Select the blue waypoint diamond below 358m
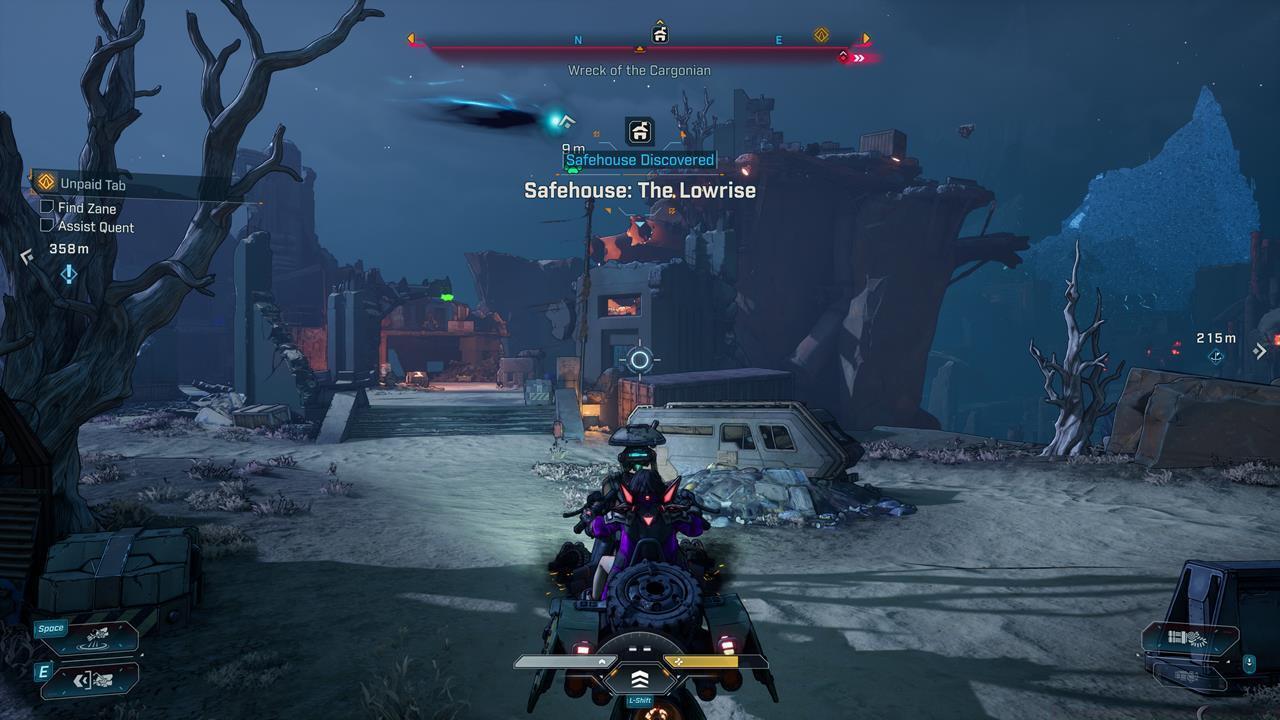 (x=67, y=271)
